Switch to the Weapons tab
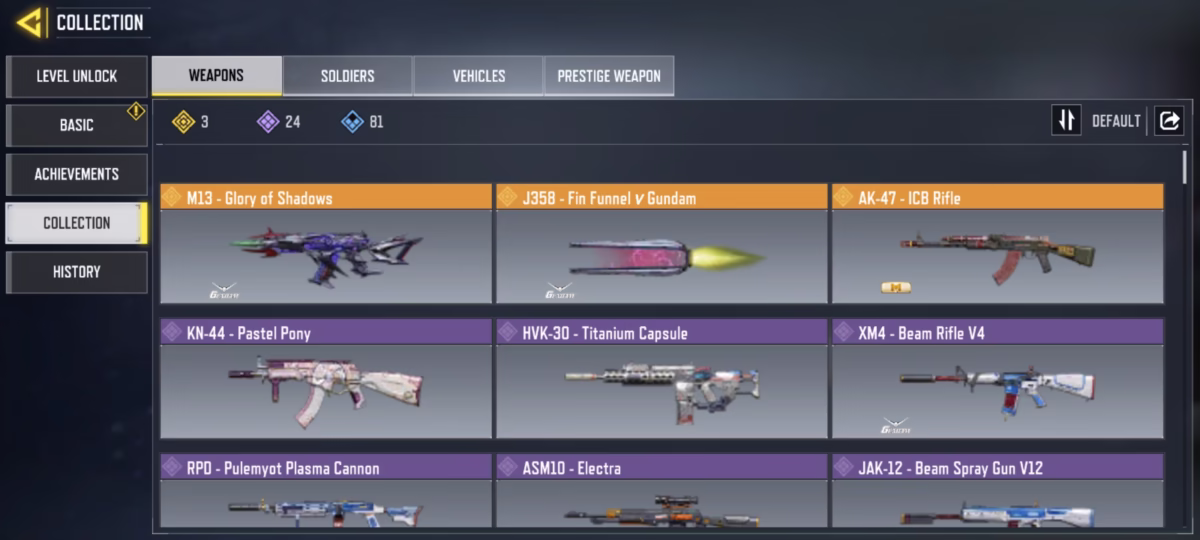Image resolution: width=1200 pixels, height=540 pixels. [x=216, y=76]
